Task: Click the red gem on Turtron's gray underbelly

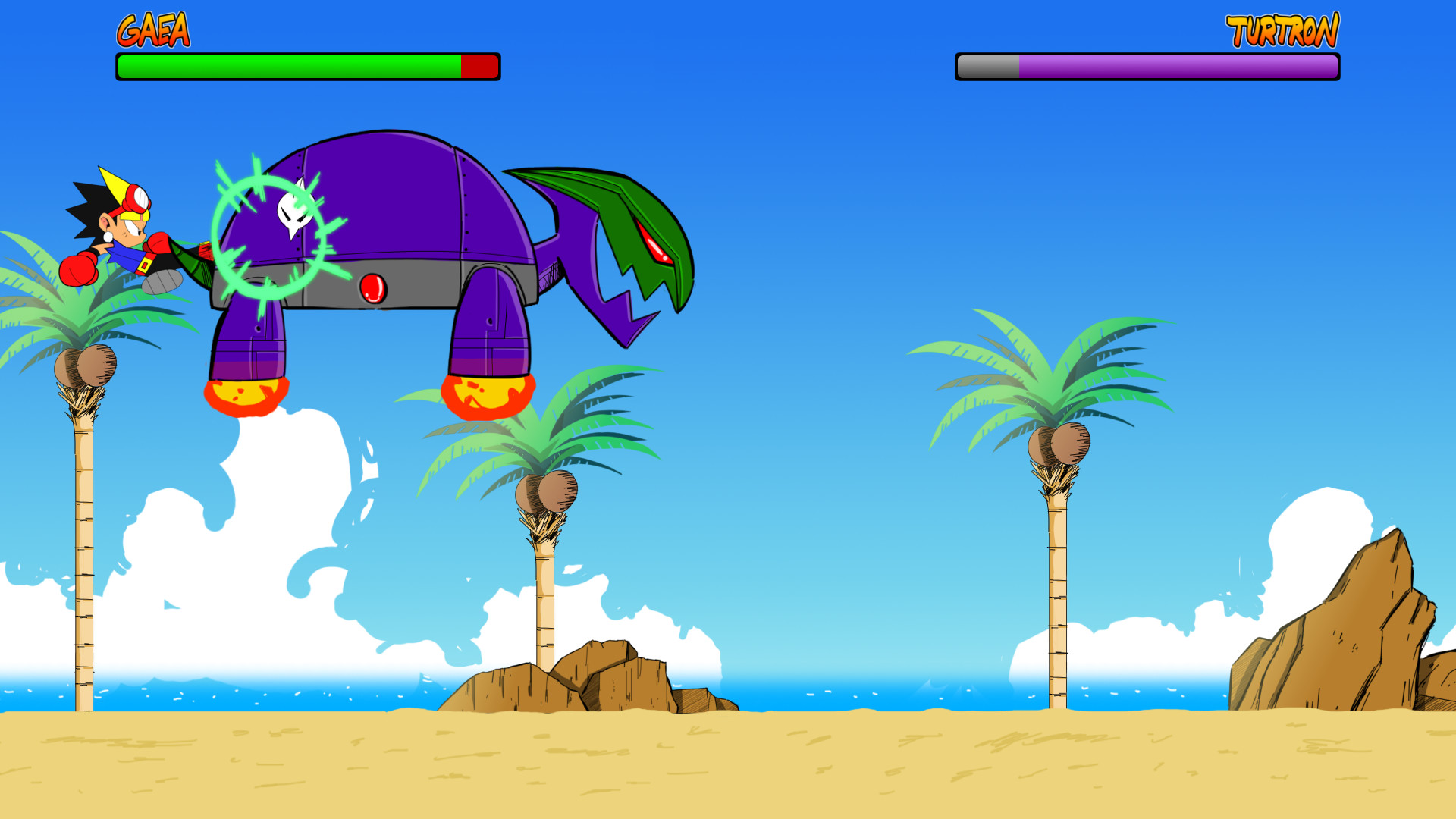Action: (x=373, y=290)
